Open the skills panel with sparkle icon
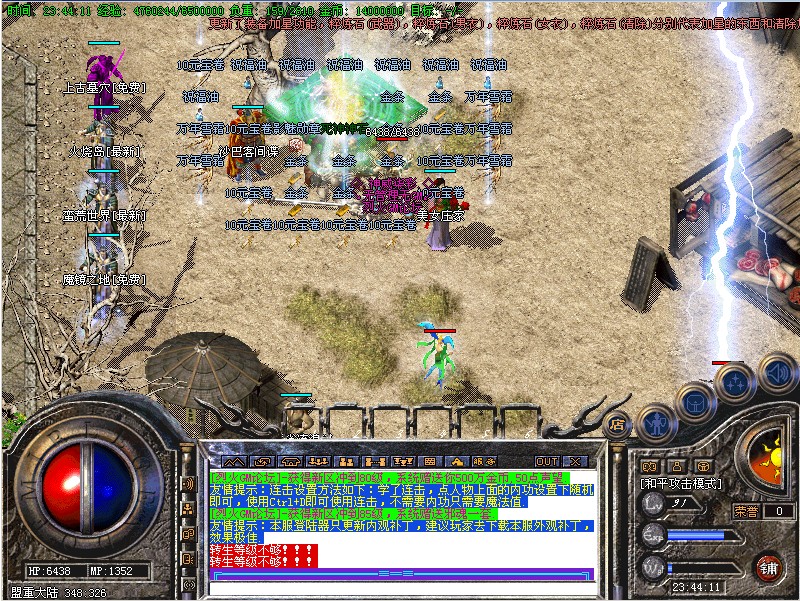 [736, 380]
